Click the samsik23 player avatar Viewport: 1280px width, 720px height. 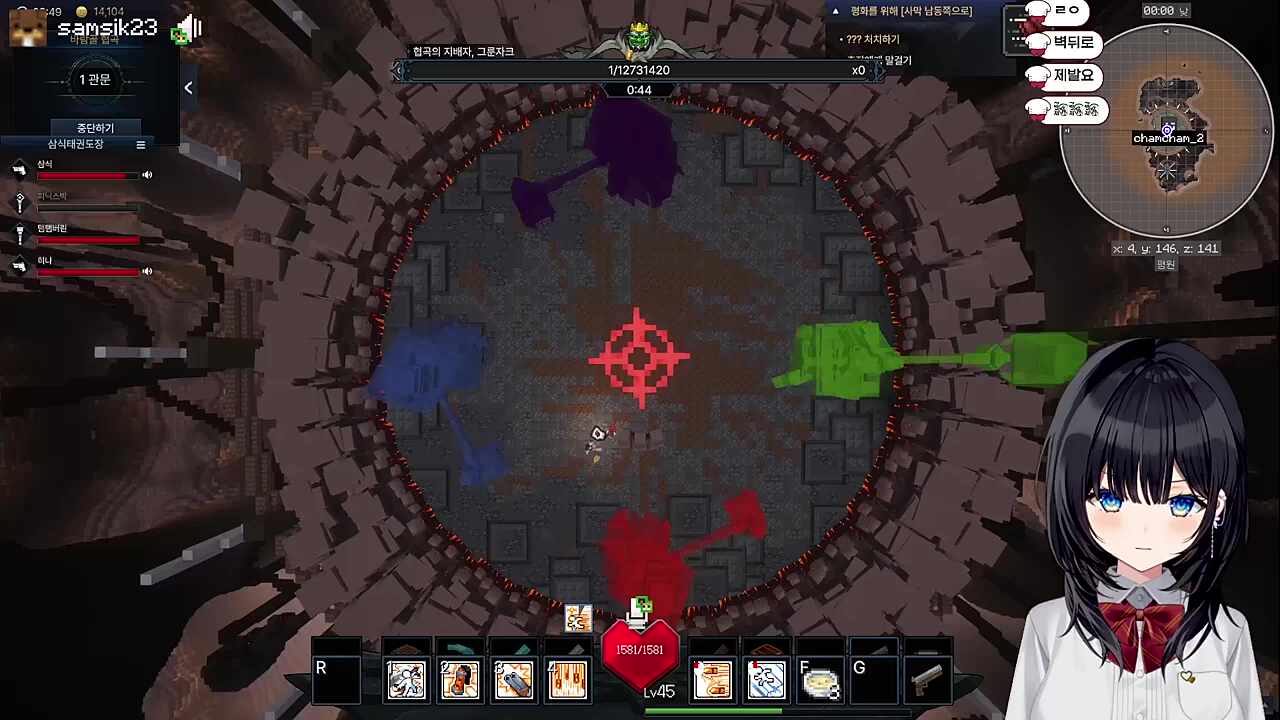pyautogui.click(x=27, y=27)
